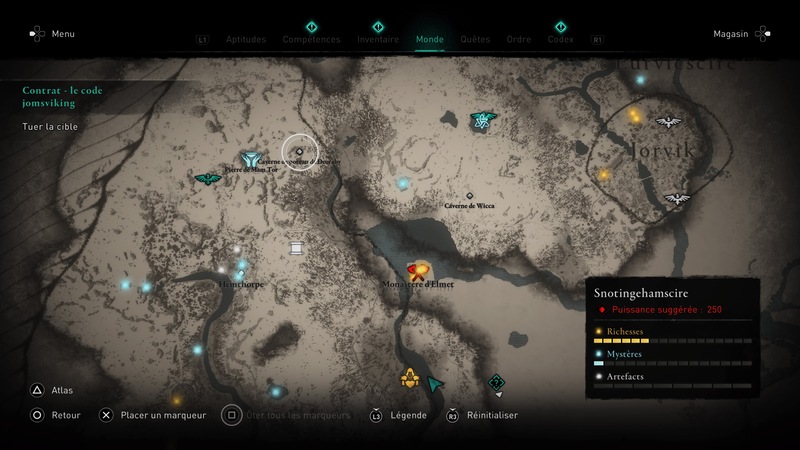800x450 pixels.
Task: Choose 'Placer un marqueur'
Action: [163, 415]
